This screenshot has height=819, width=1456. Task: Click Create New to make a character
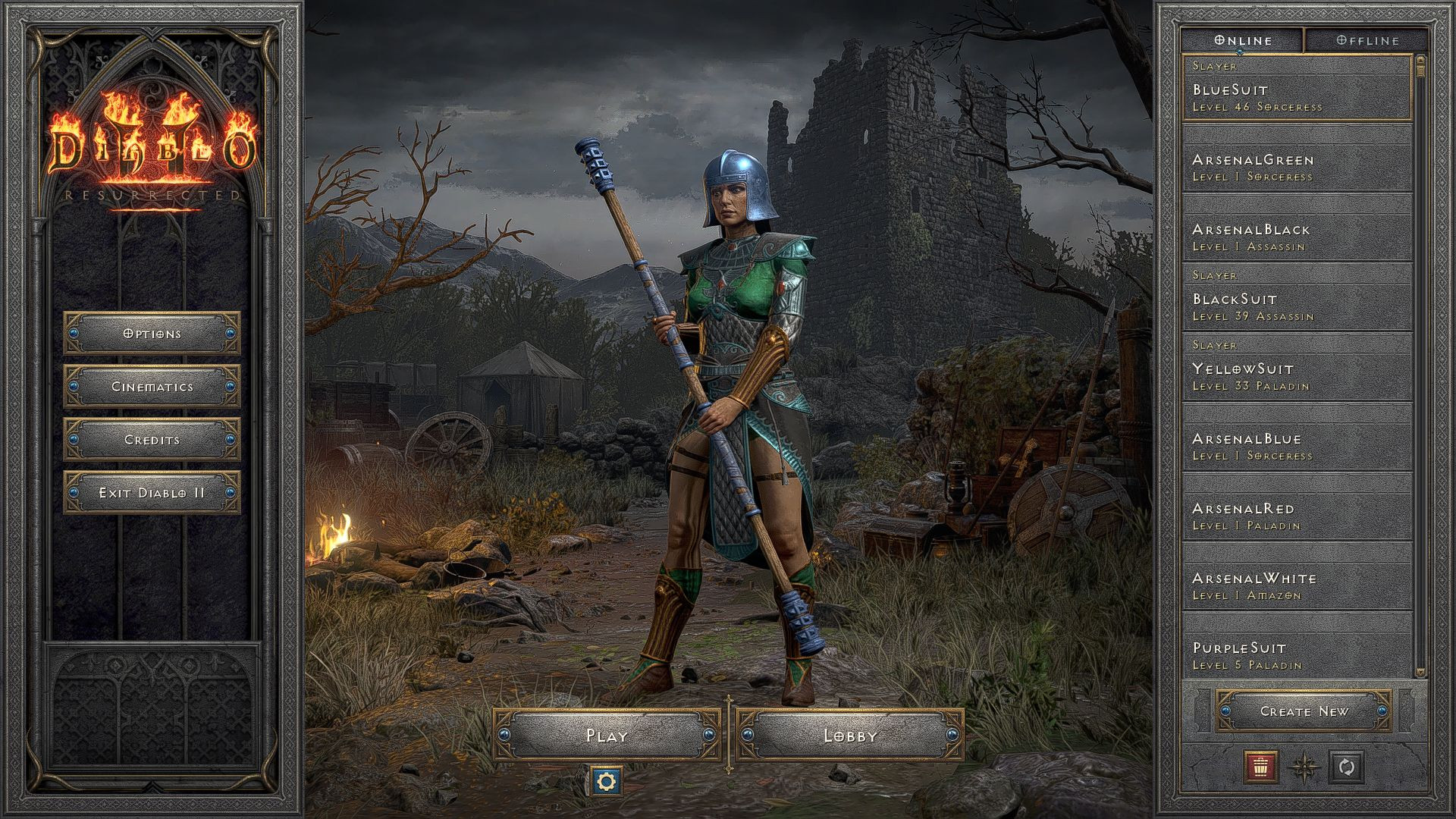pos(1307,711)
